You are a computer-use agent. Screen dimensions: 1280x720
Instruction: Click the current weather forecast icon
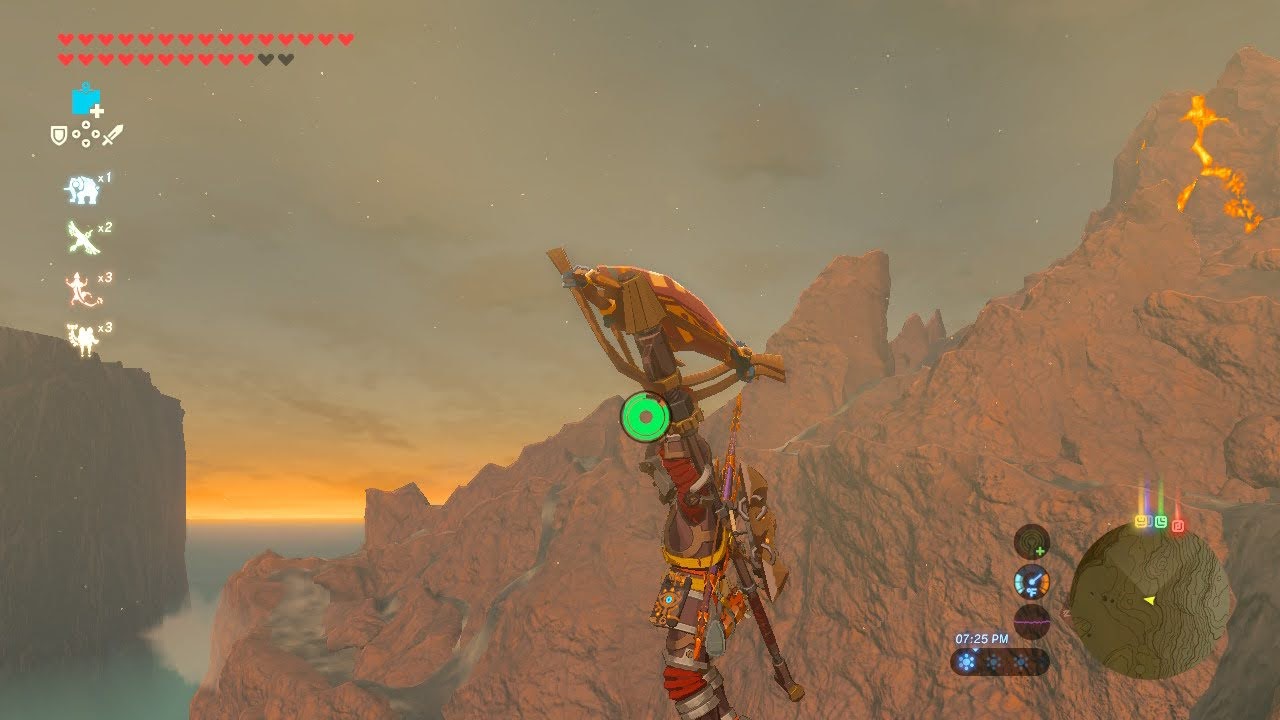coord(966,662)
